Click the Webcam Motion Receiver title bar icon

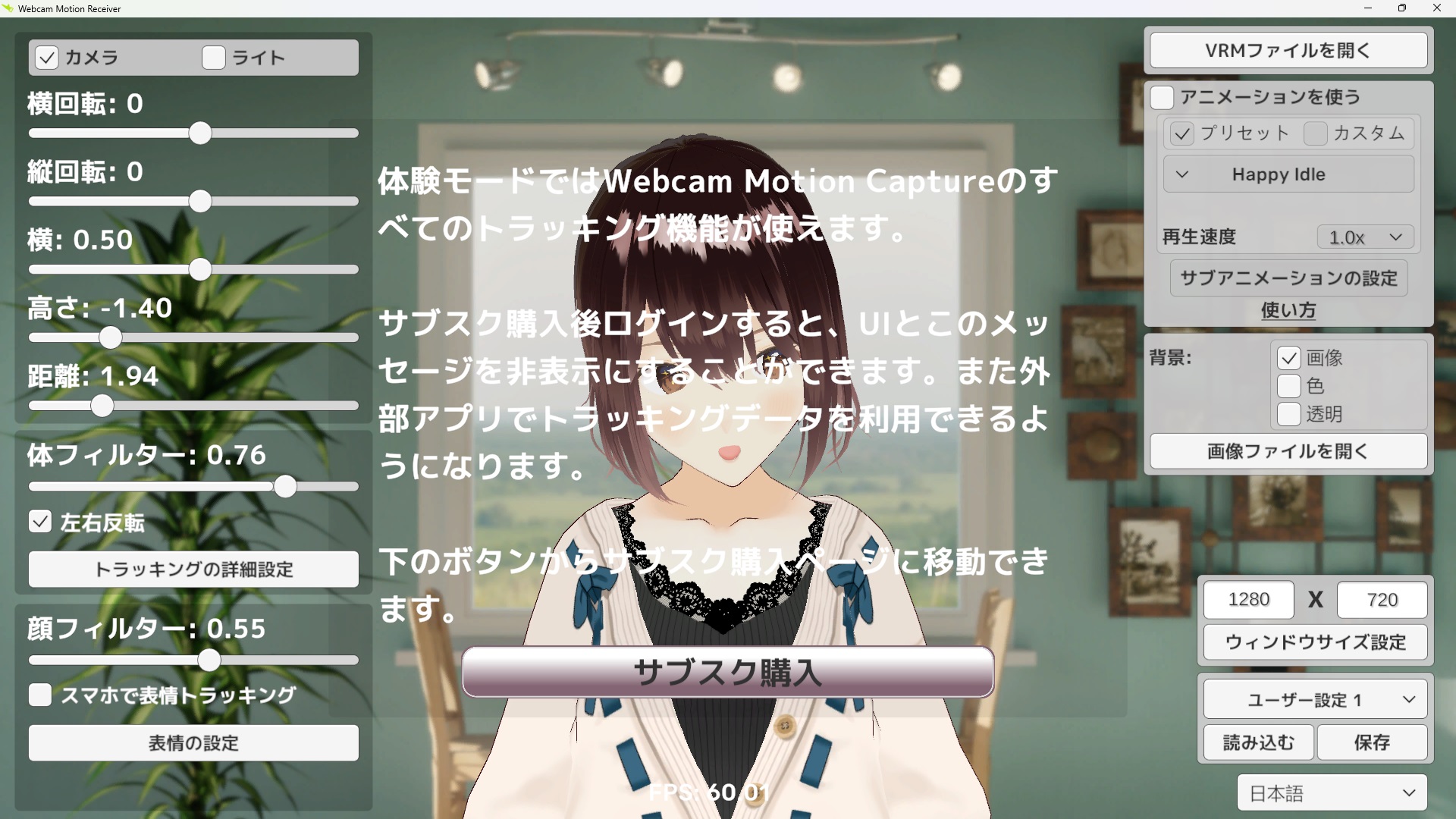pos(8,8)
